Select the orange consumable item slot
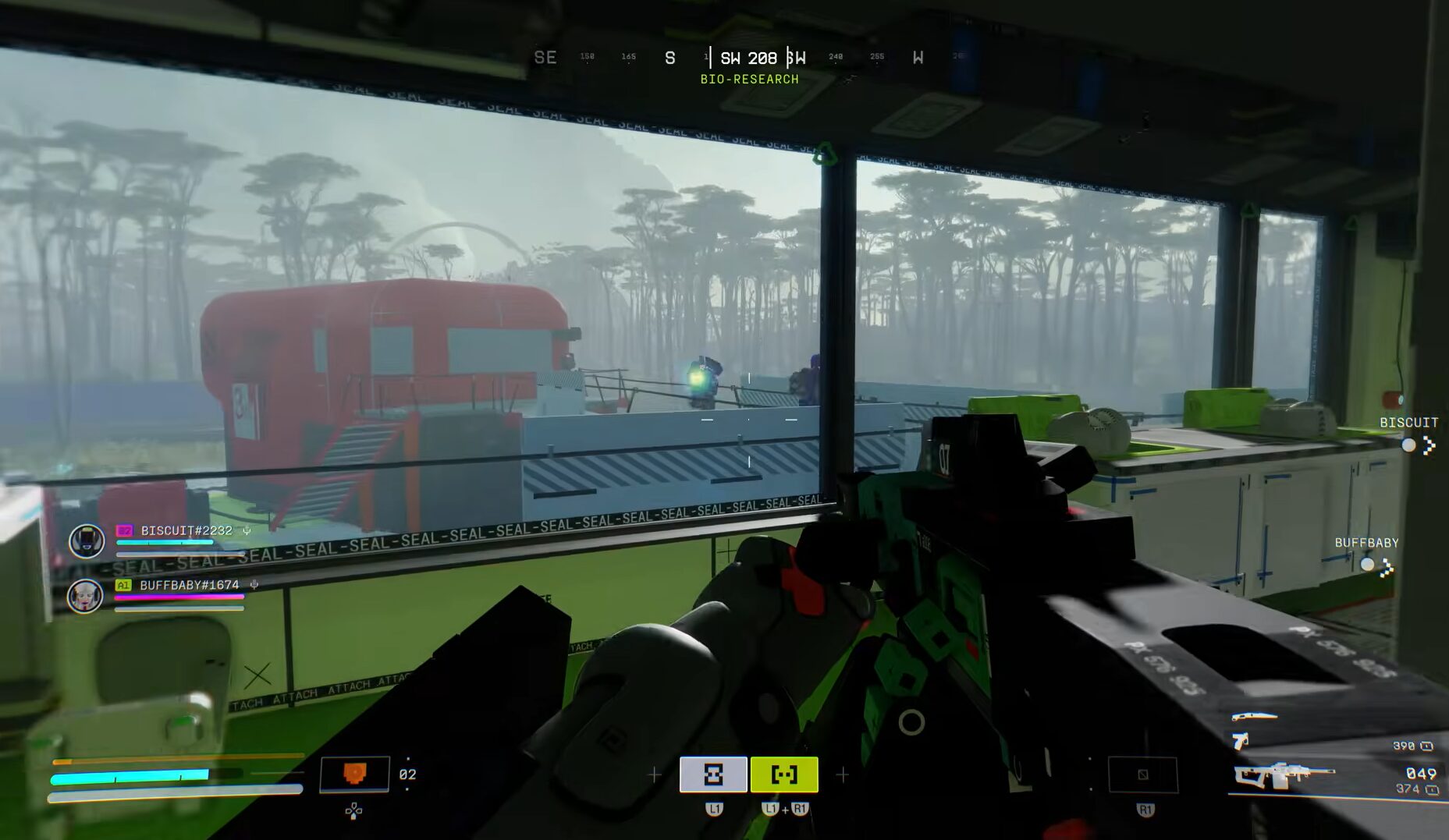The image size is (1449, 840). pyautogui.click(x=354, y=774)
